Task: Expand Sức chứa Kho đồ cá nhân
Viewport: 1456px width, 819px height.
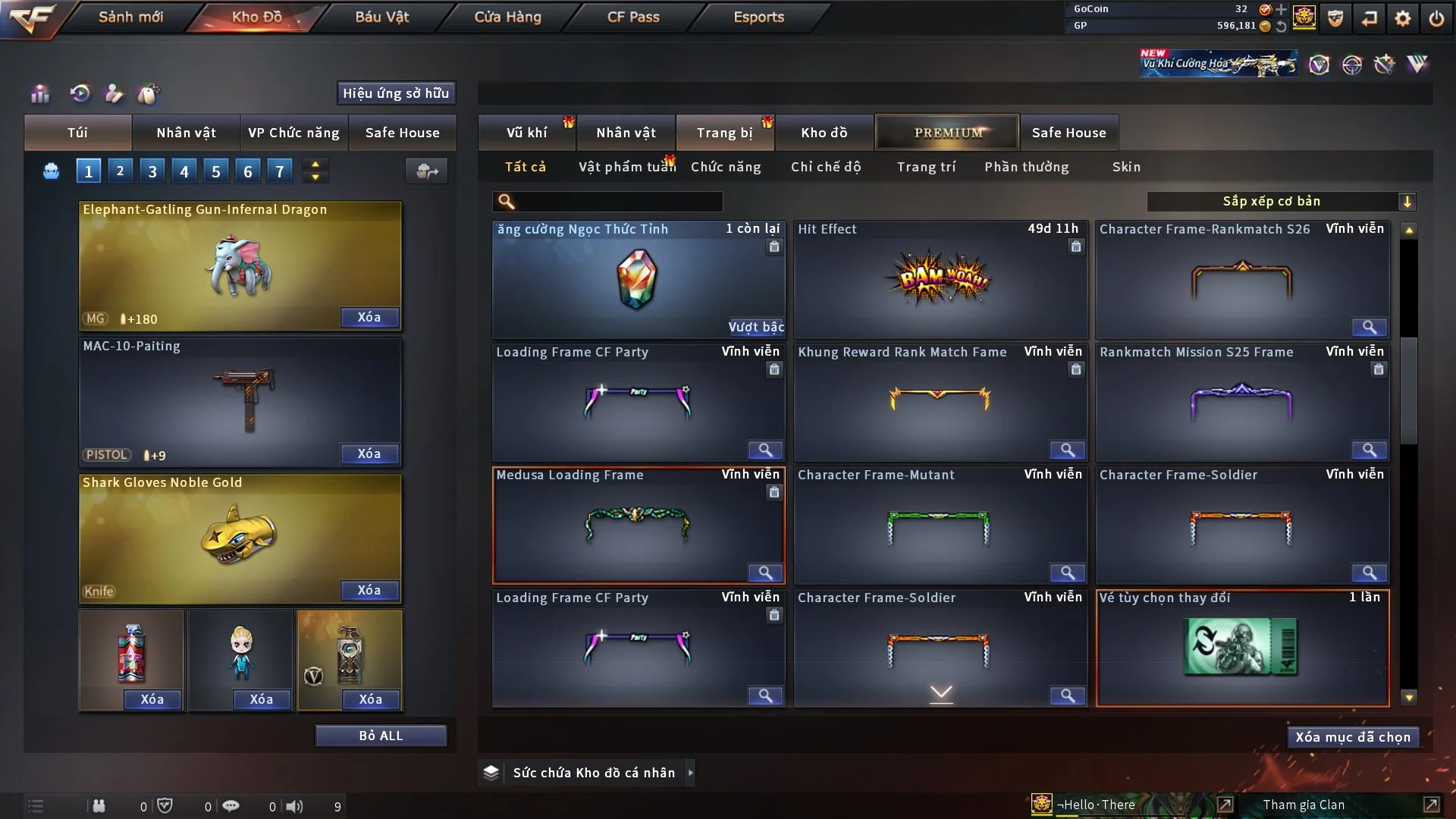Action: [x=689, y=773]
